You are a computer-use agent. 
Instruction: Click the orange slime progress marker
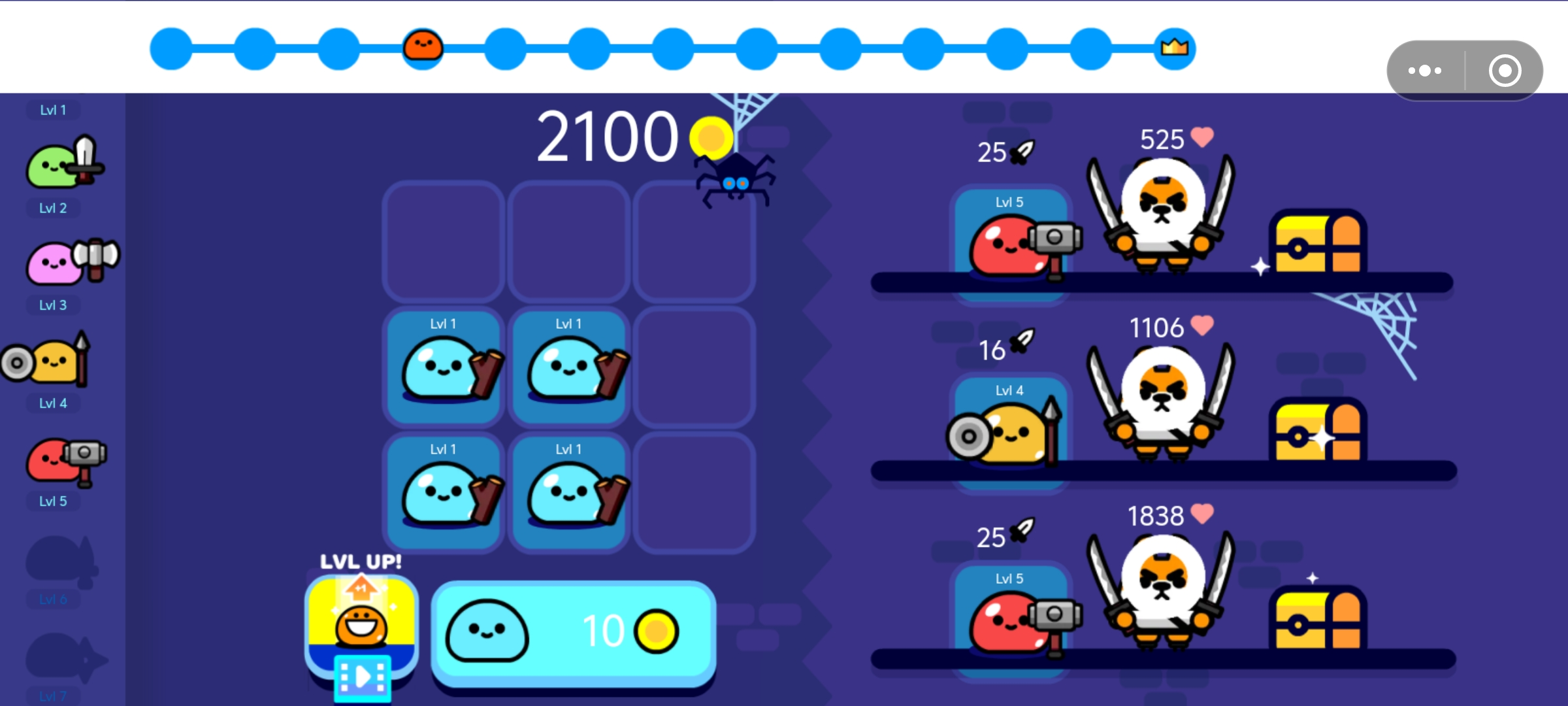pos(423,47)
